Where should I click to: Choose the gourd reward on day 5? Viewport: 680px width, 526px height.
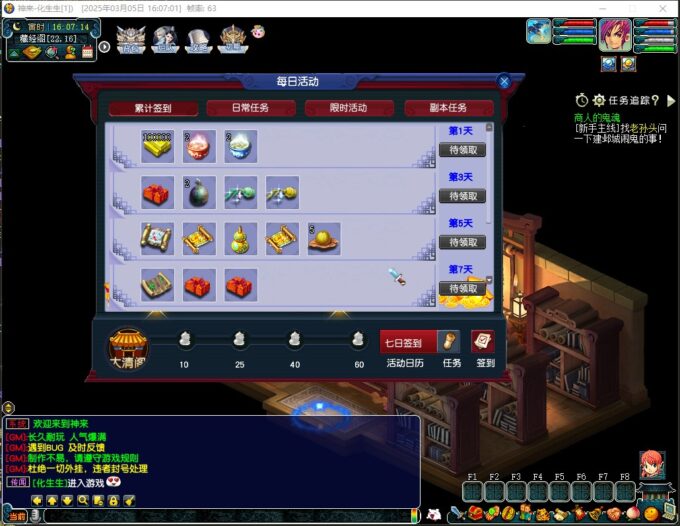point(238,239)
